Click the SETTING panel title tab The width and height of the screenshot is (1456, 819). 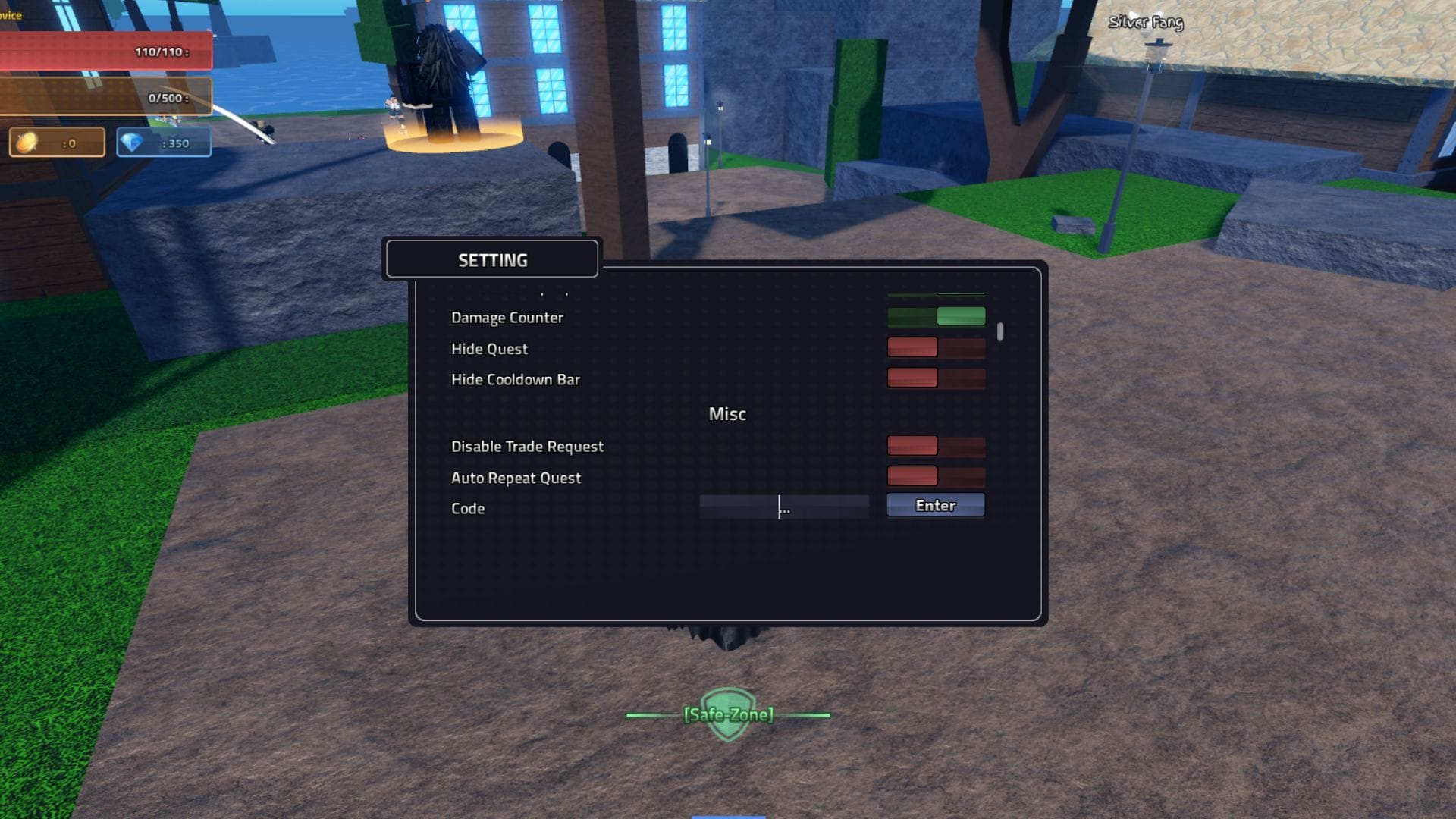click(x=491, y=259)
